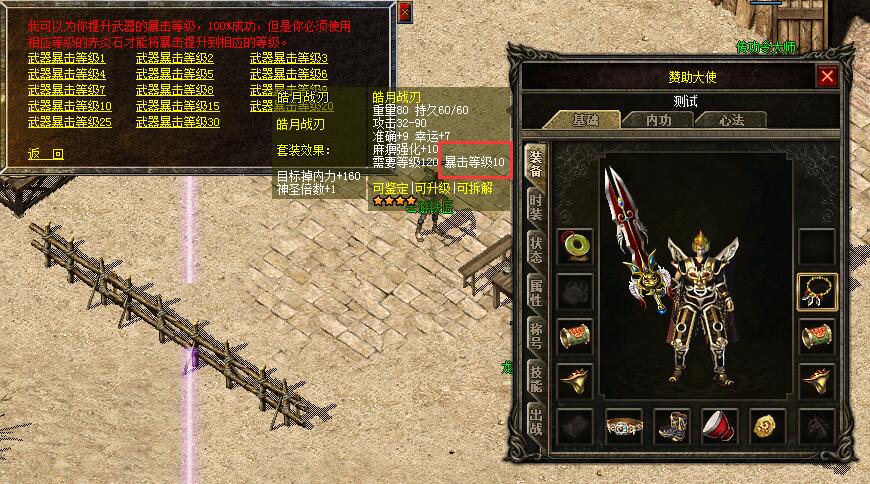Switch to the 内功 tab
Screen dimensions: 870x484
click(657, 120)
